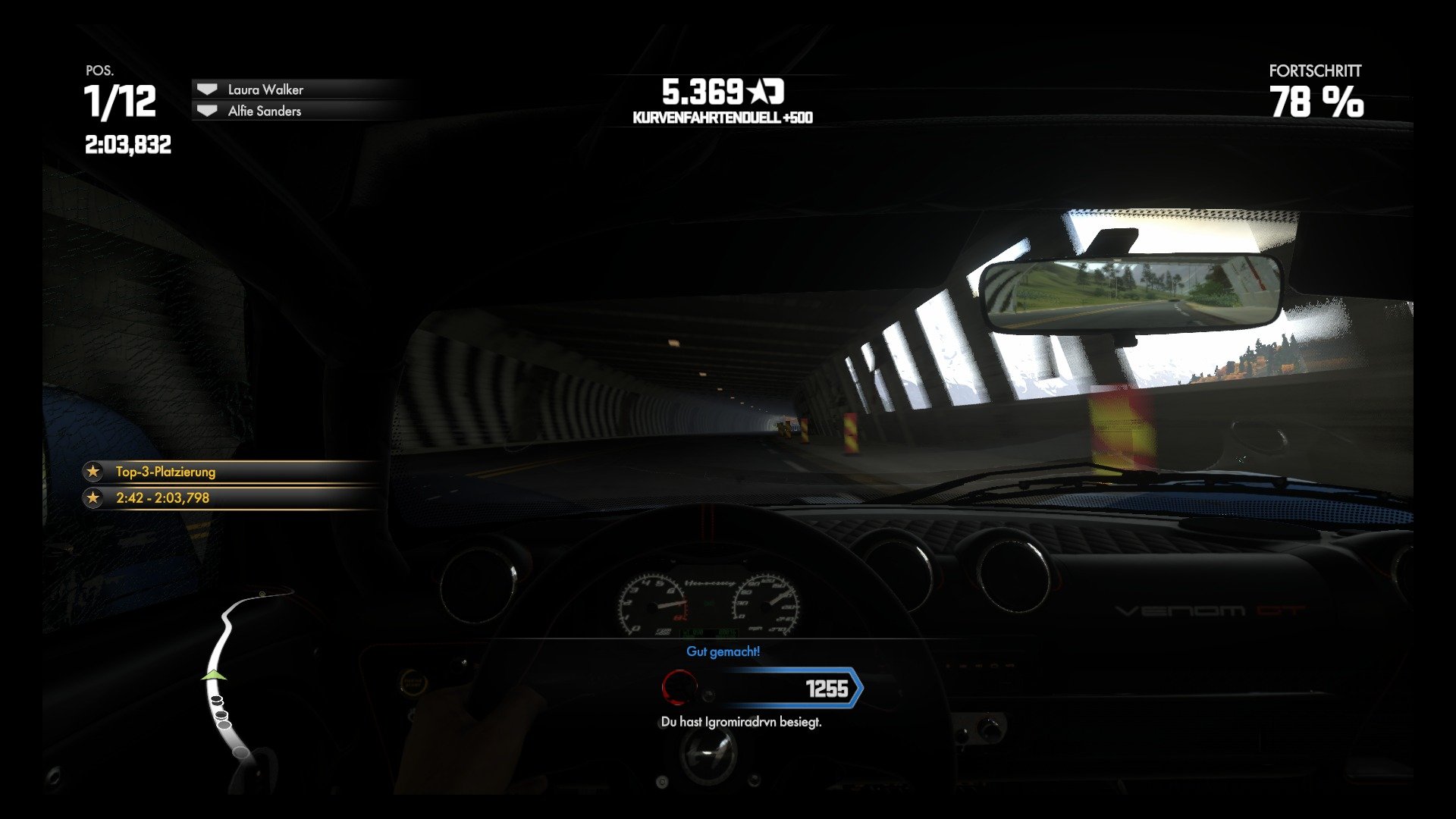This screenshot has width=1456, height=819.
Task: Click the Hennessey logo on the speedometer
Action: 710,585
